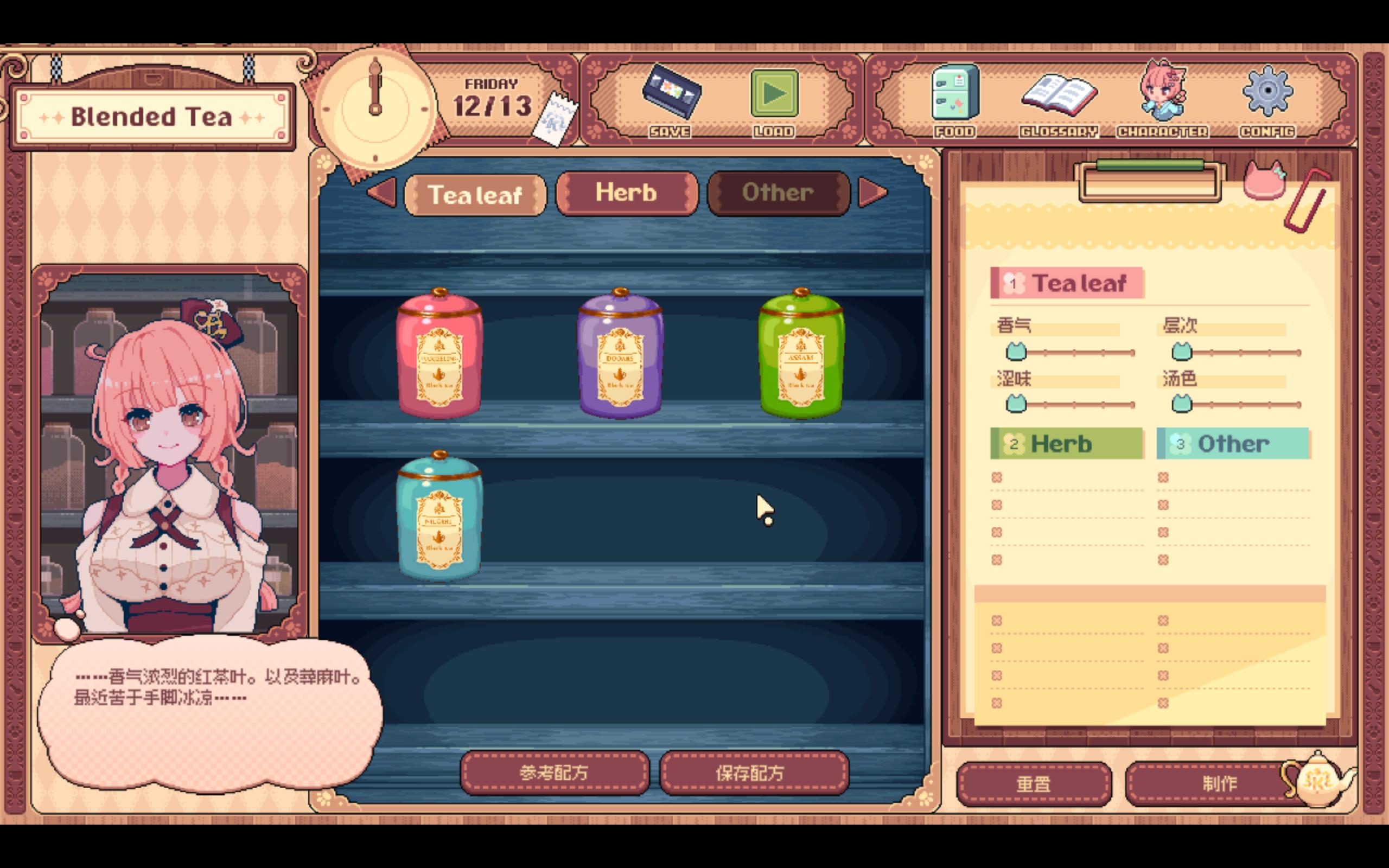Screen dimensions: 1389x868
Task: Click the 保存配方 save recipe button
Action: (753, 773)
